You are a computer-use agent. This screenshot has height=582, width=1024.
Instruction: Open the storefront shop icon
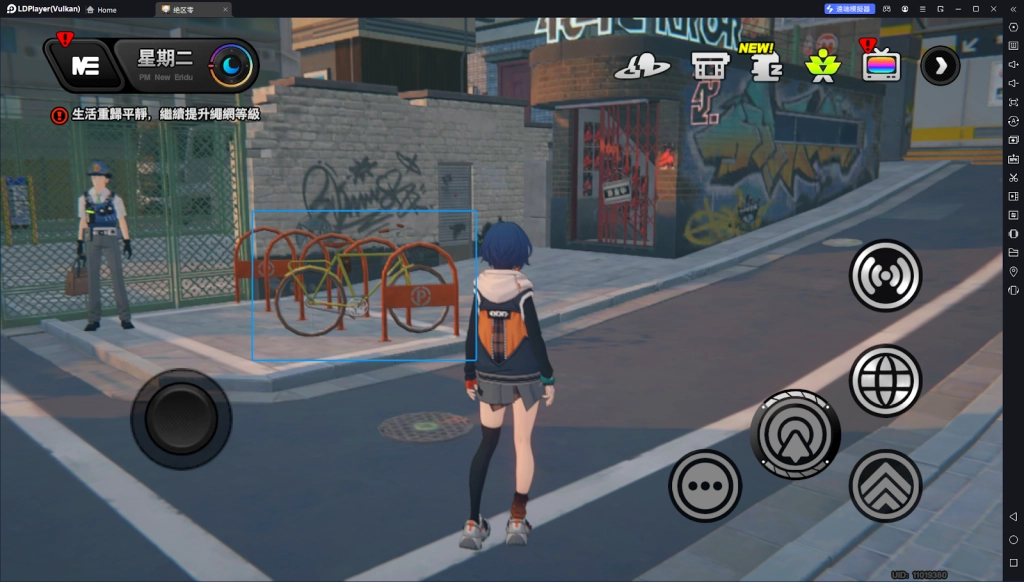click(x=709, y=66)
